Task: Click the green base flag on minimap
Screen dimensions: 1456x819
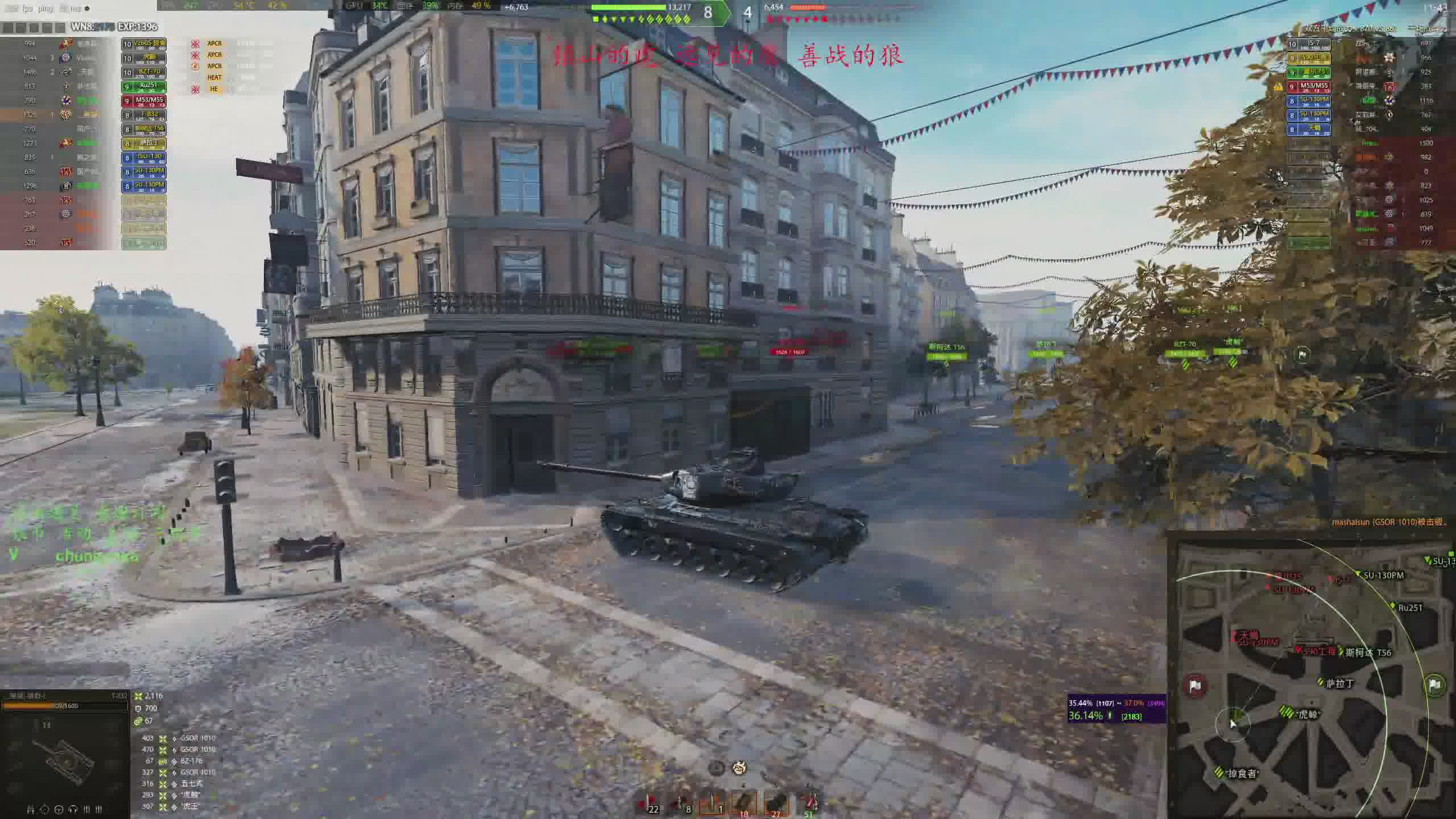Action: point(1434,684)
